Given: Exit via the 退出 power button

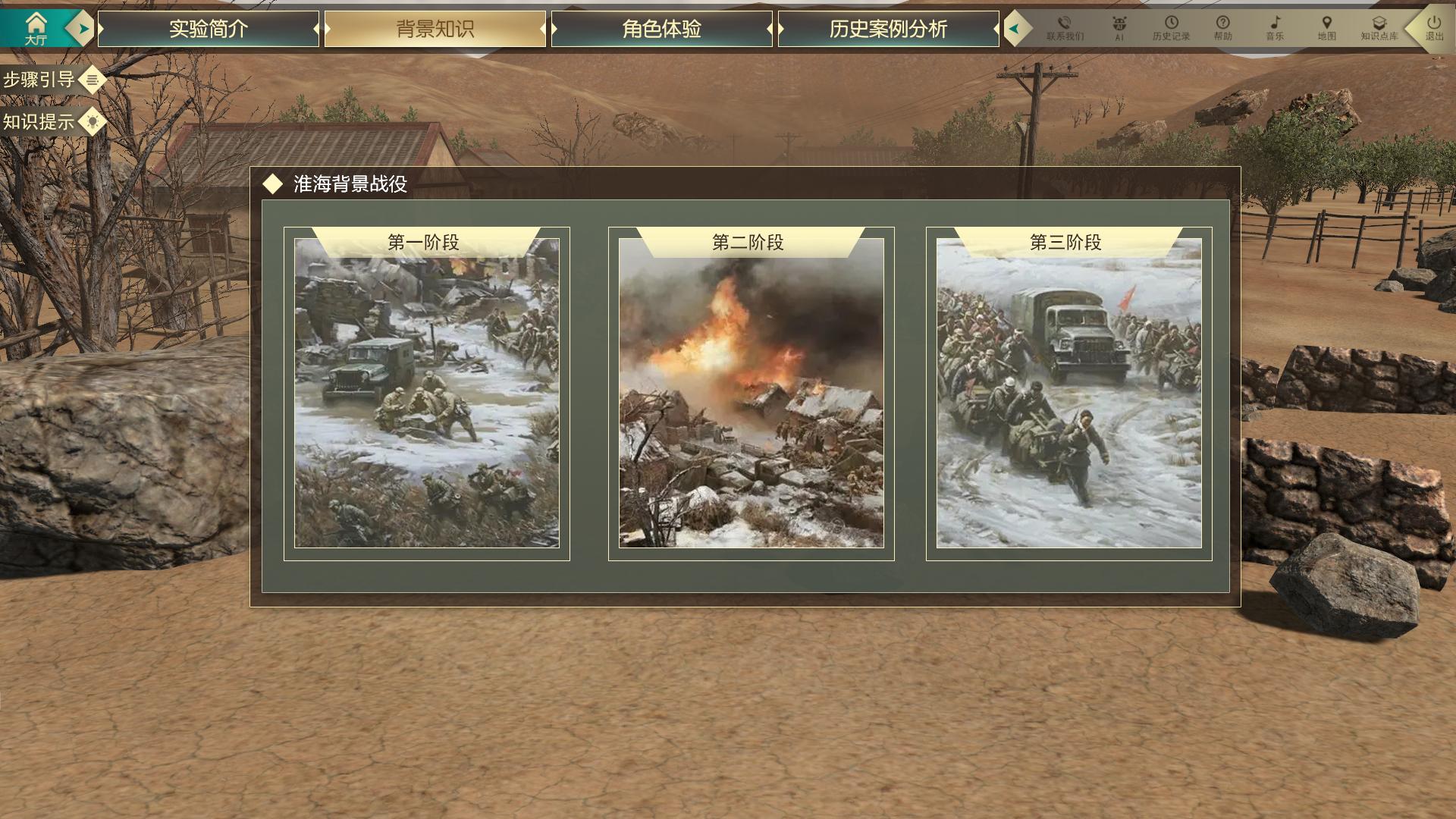Looking at the screenshot, I should 1433,28.
